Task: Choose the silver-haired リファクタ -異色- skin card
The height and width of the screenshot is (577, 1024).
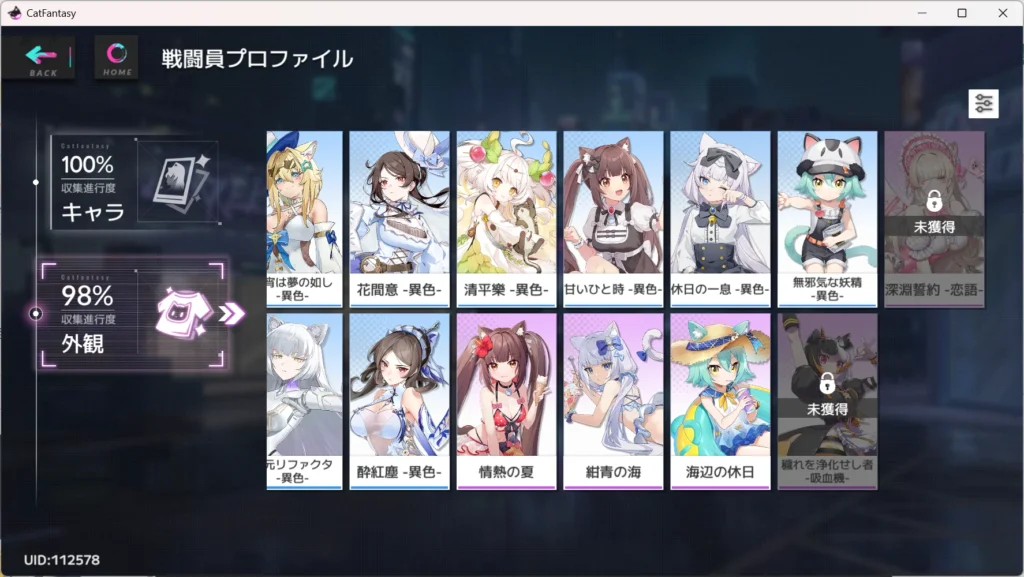Action: pos(304,400)
